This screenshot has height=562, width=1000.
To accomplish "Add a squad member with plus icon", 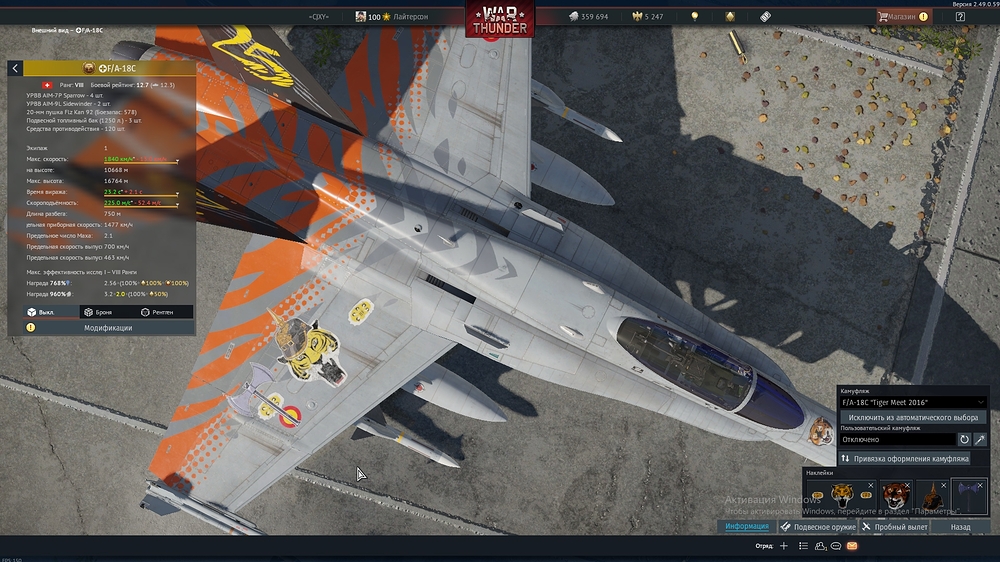I will pos(784,547).
